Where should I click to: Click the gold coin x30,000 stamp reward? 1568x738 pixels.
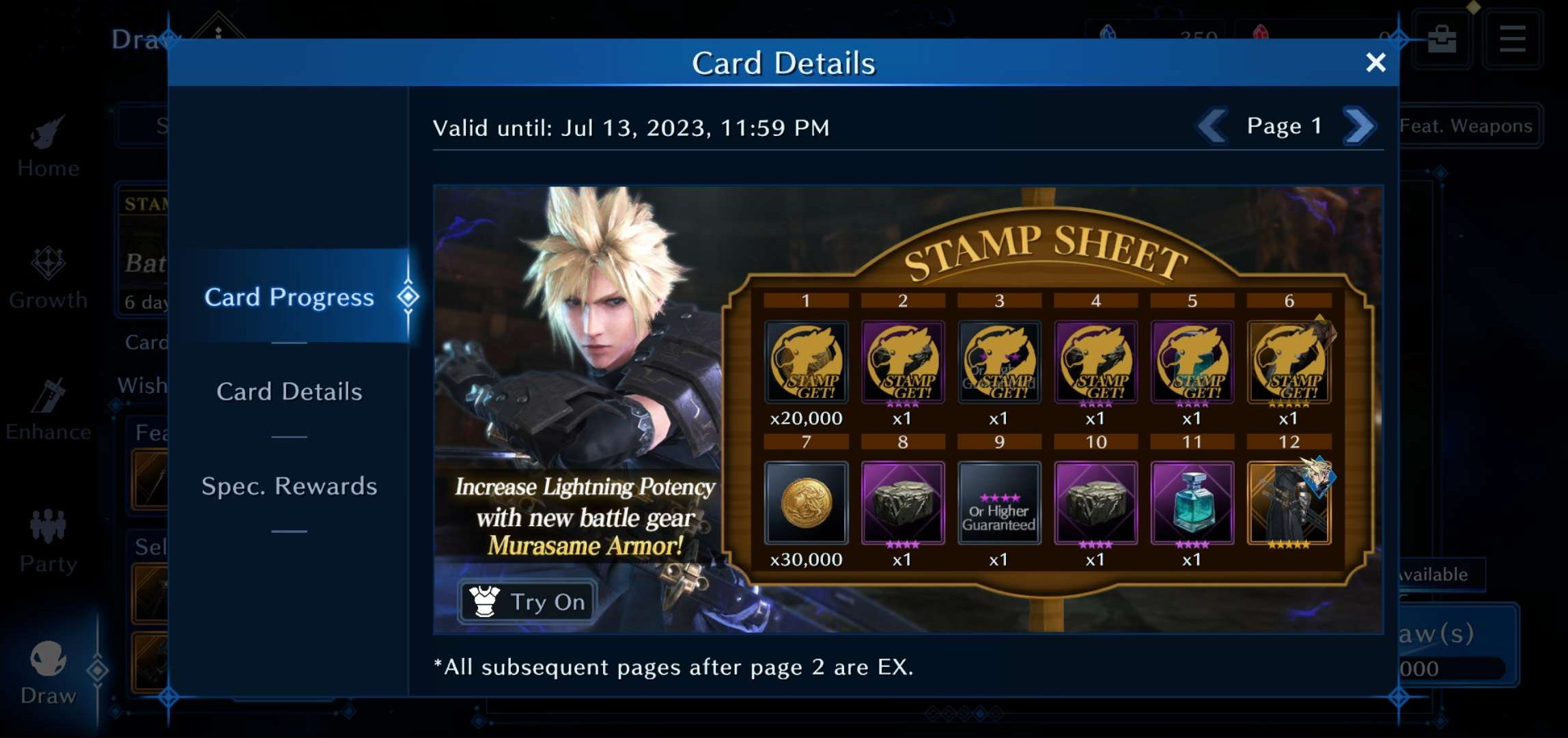pyautogui.click(x=807, y=504)
